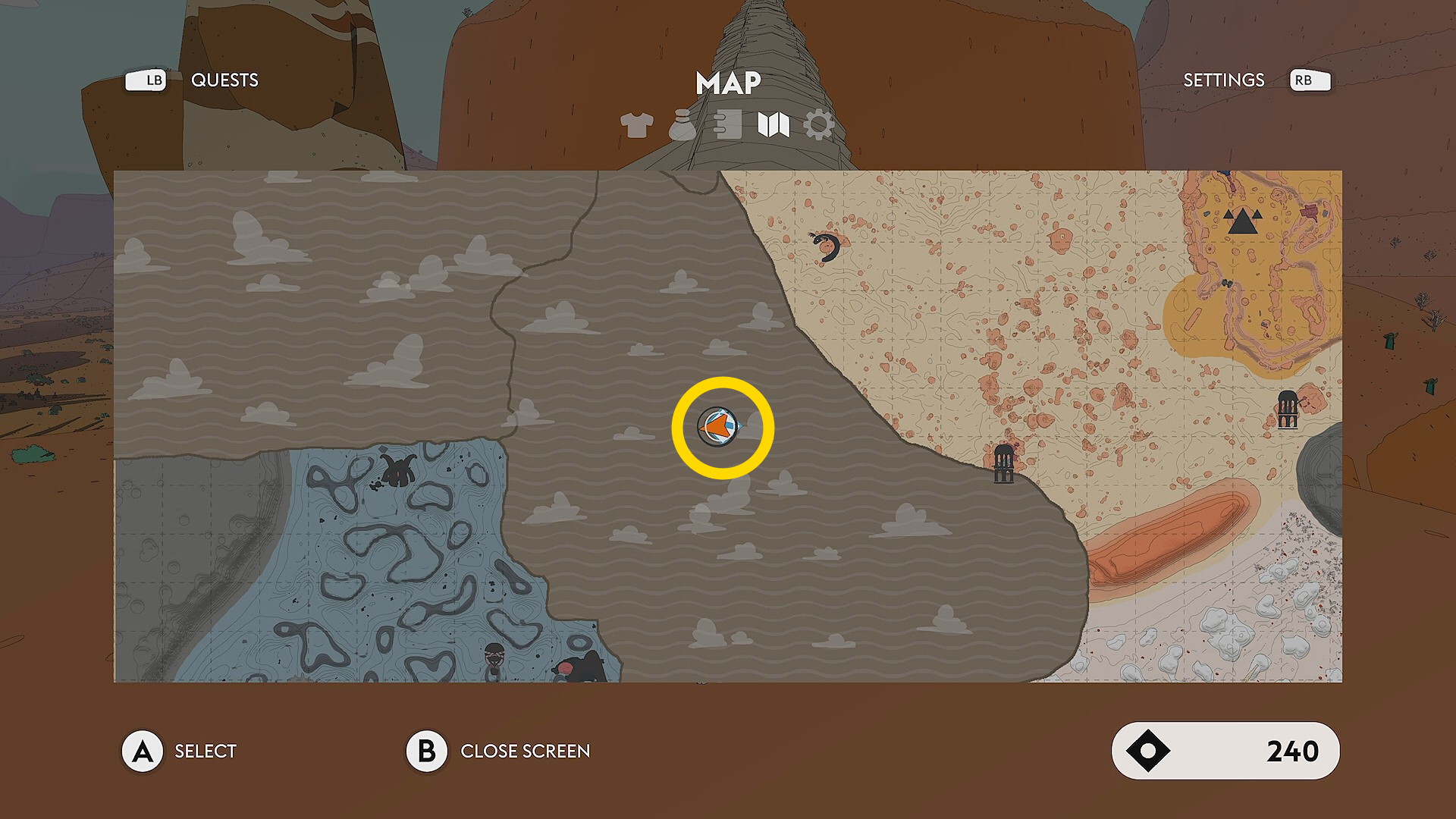Go to the Settings screen label
Screen dimensions: 1456x819
(1223, 80)
